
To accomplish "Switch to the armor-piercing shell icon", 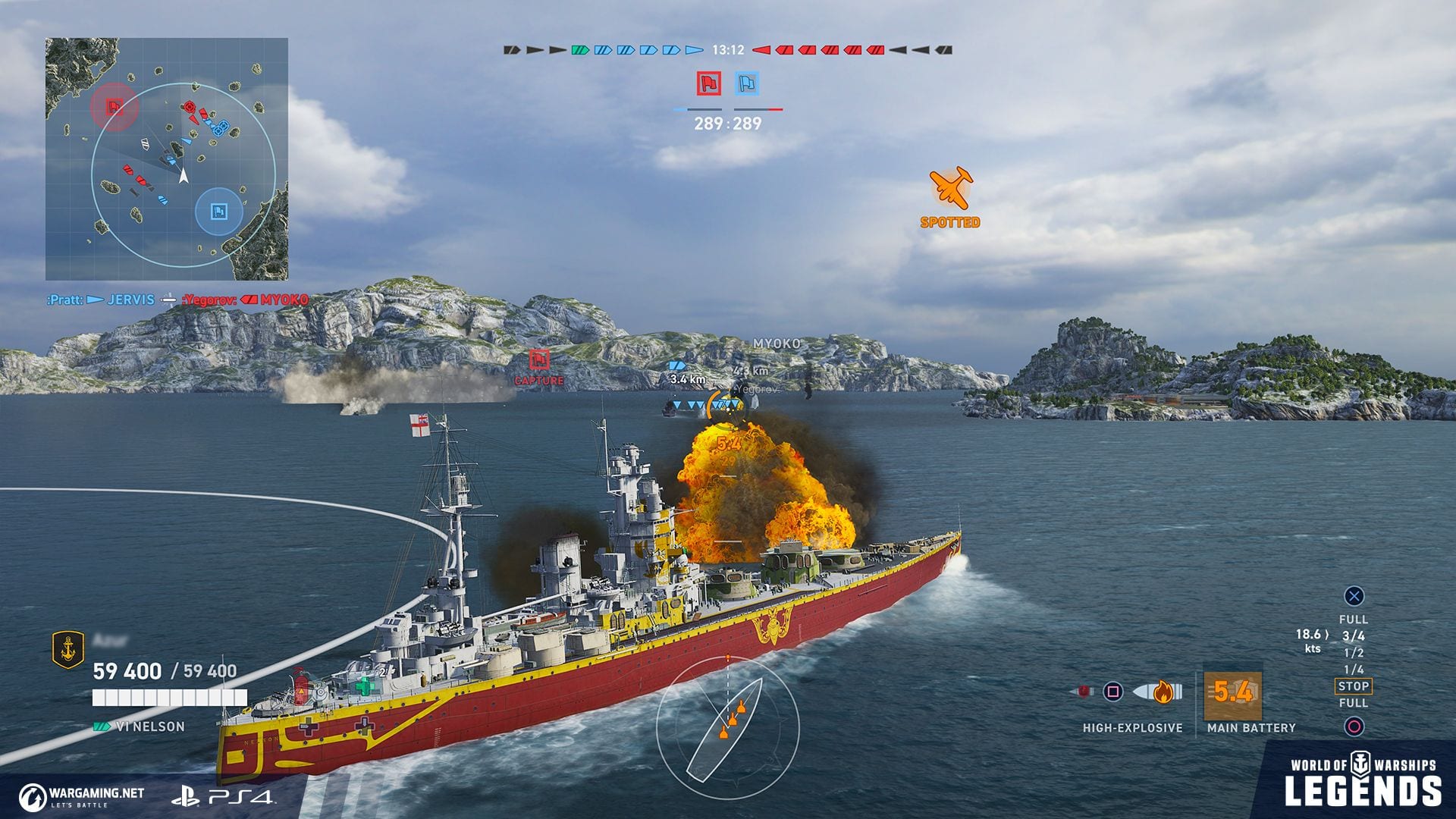I will 1082,692.
